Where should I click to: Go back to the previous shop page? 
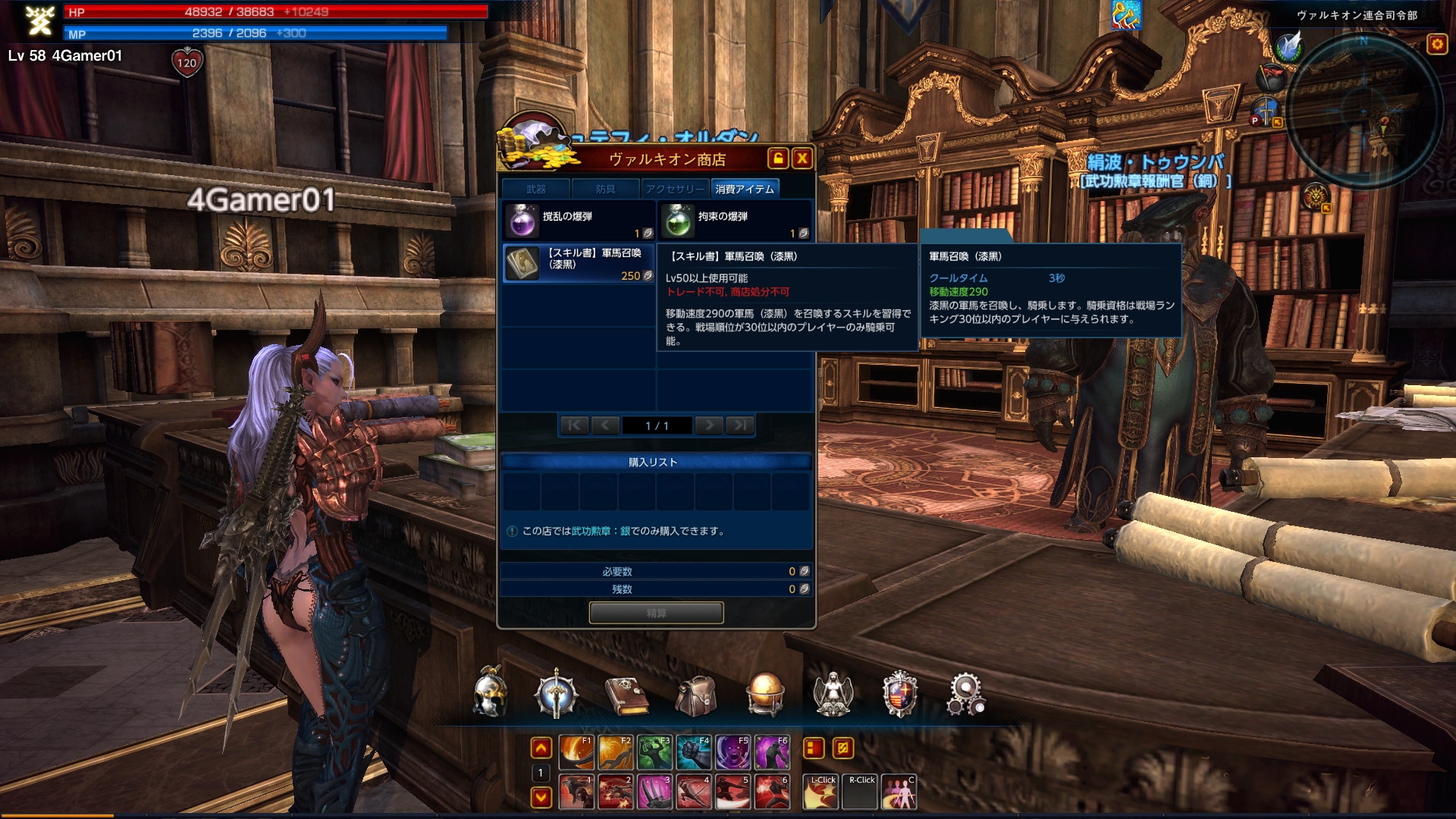click(x=604, y=425)
